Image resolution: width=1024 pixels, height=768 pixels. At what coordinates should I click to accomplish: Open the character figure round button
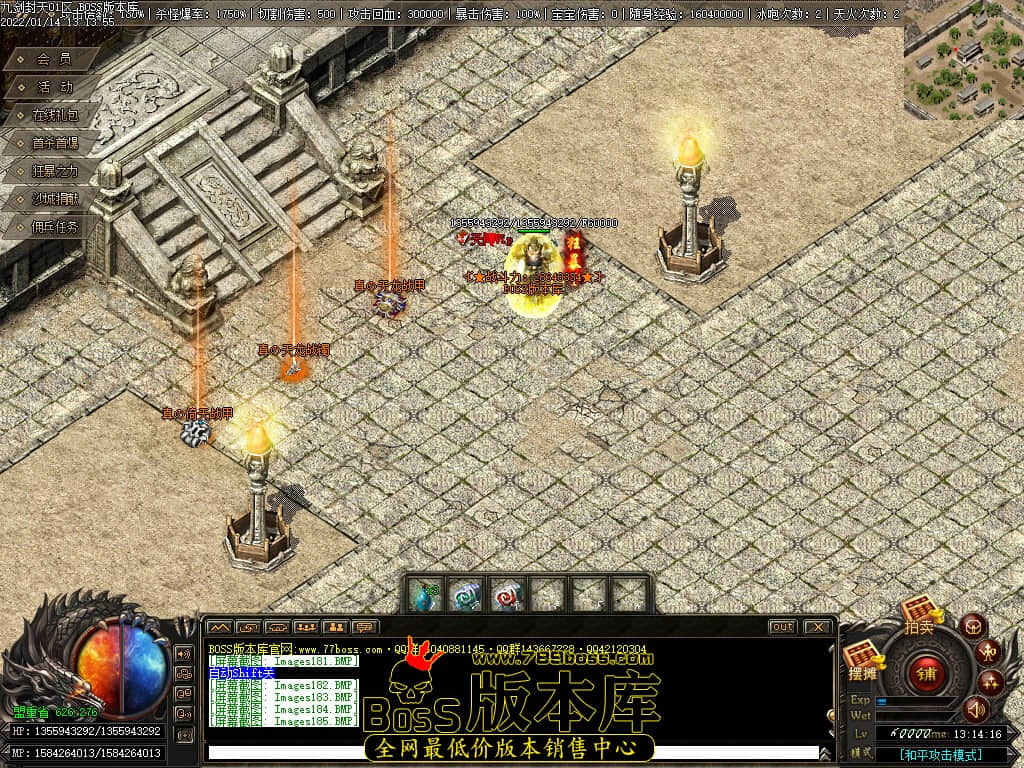987,653
